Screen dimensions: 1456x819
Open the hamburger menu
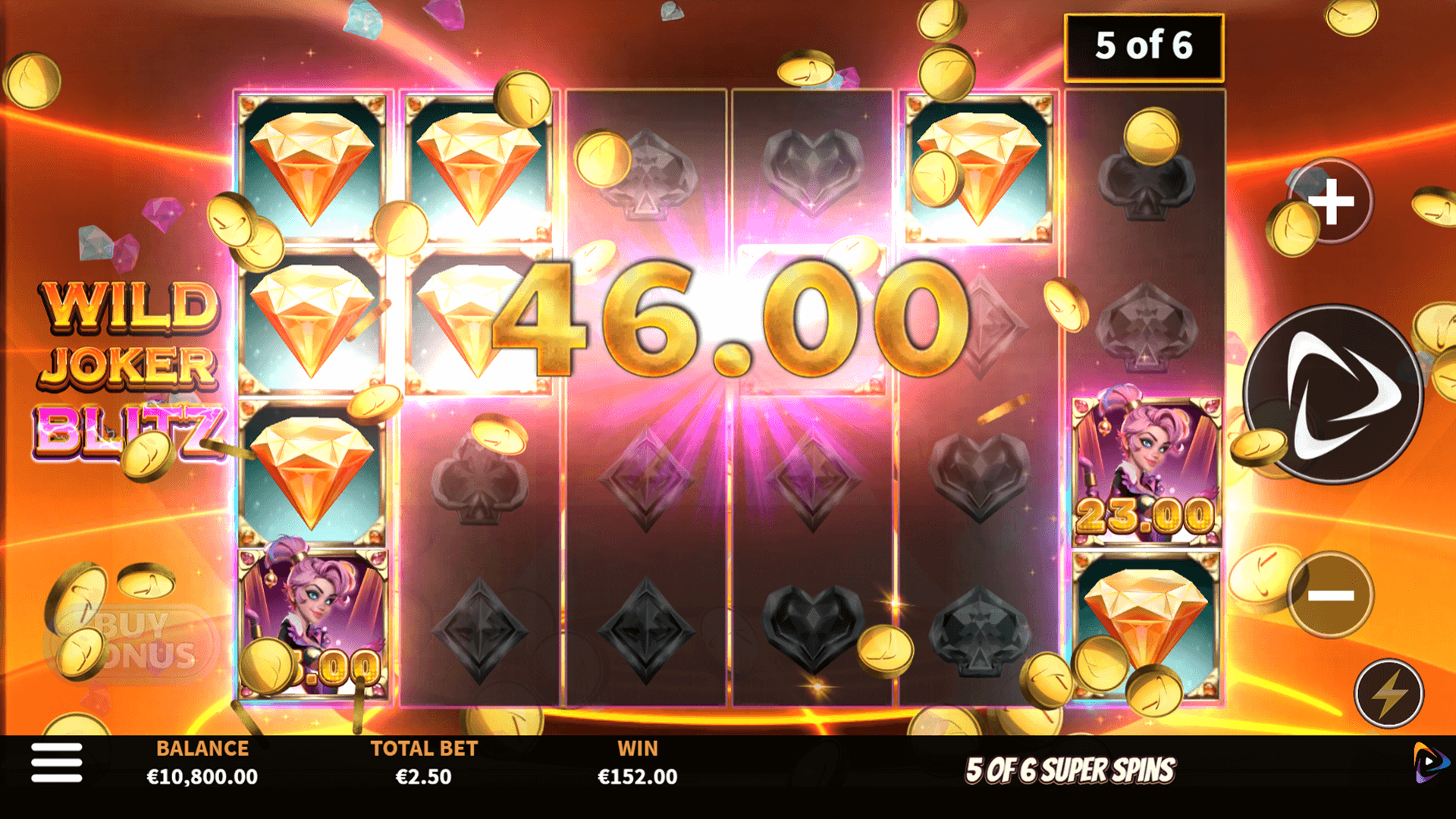(57, 762)
